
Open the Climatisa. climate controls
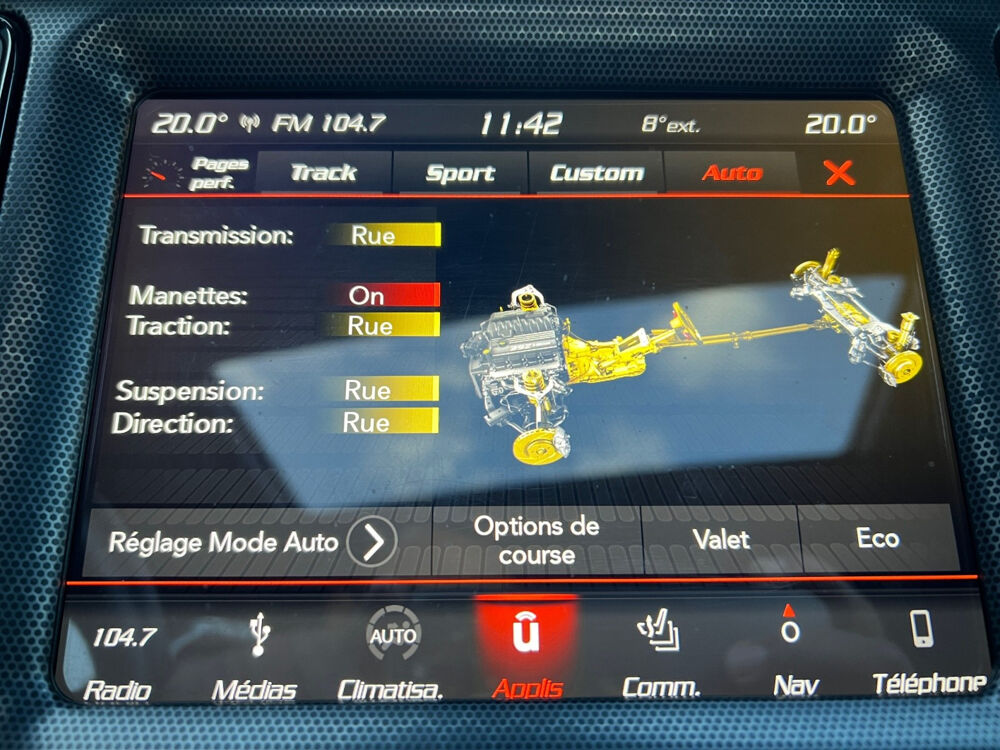391,655
